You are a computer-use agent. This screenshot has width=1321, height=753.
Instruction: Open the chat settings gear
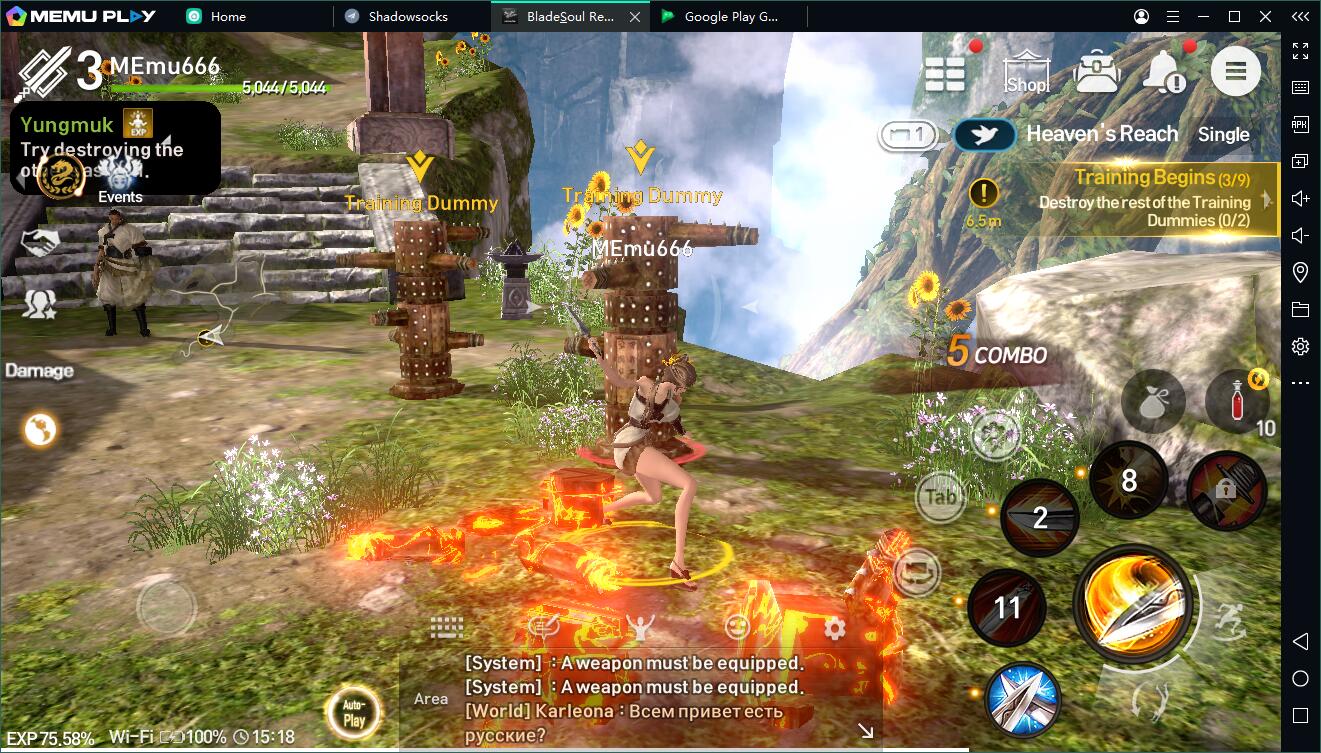click(x=834, y=628)
